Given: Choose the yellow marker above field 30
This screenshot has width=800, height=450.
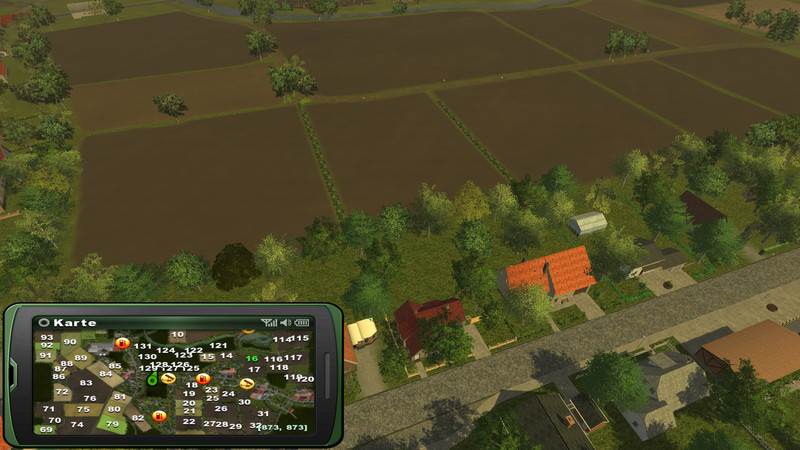Looking at the screenshot, I should tap(247, 384).
